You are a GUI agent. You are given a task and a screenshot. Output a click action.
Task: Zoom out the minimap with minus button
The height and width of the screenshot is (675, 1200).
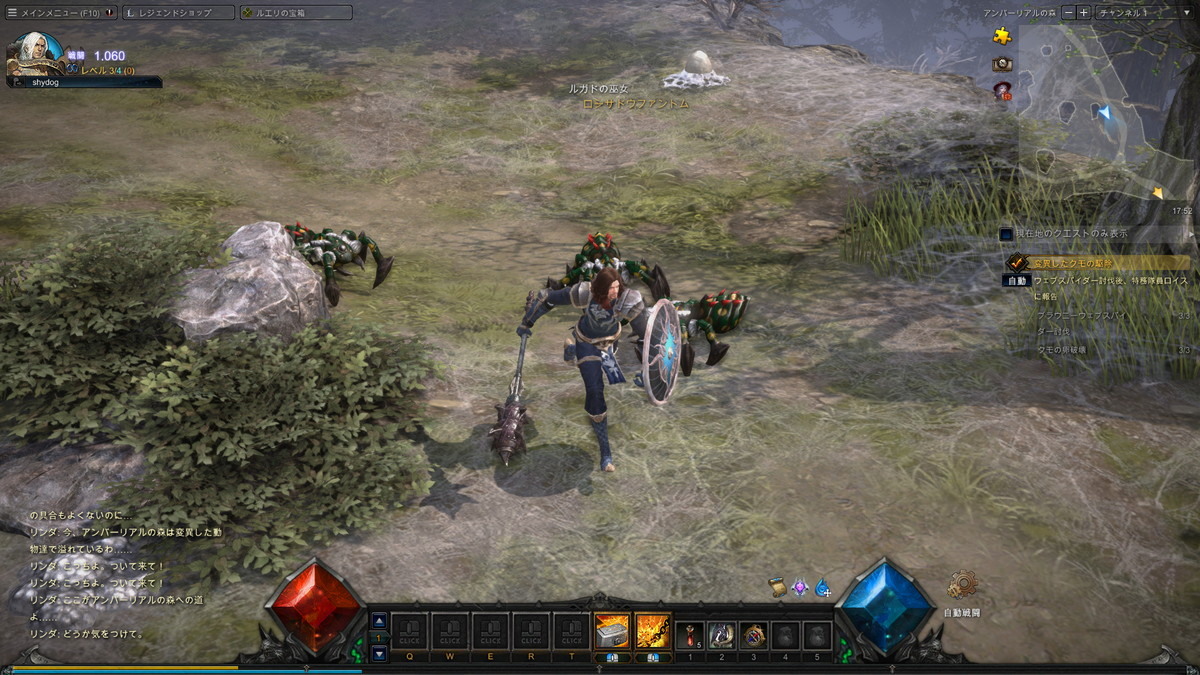tap(1068, 13)
